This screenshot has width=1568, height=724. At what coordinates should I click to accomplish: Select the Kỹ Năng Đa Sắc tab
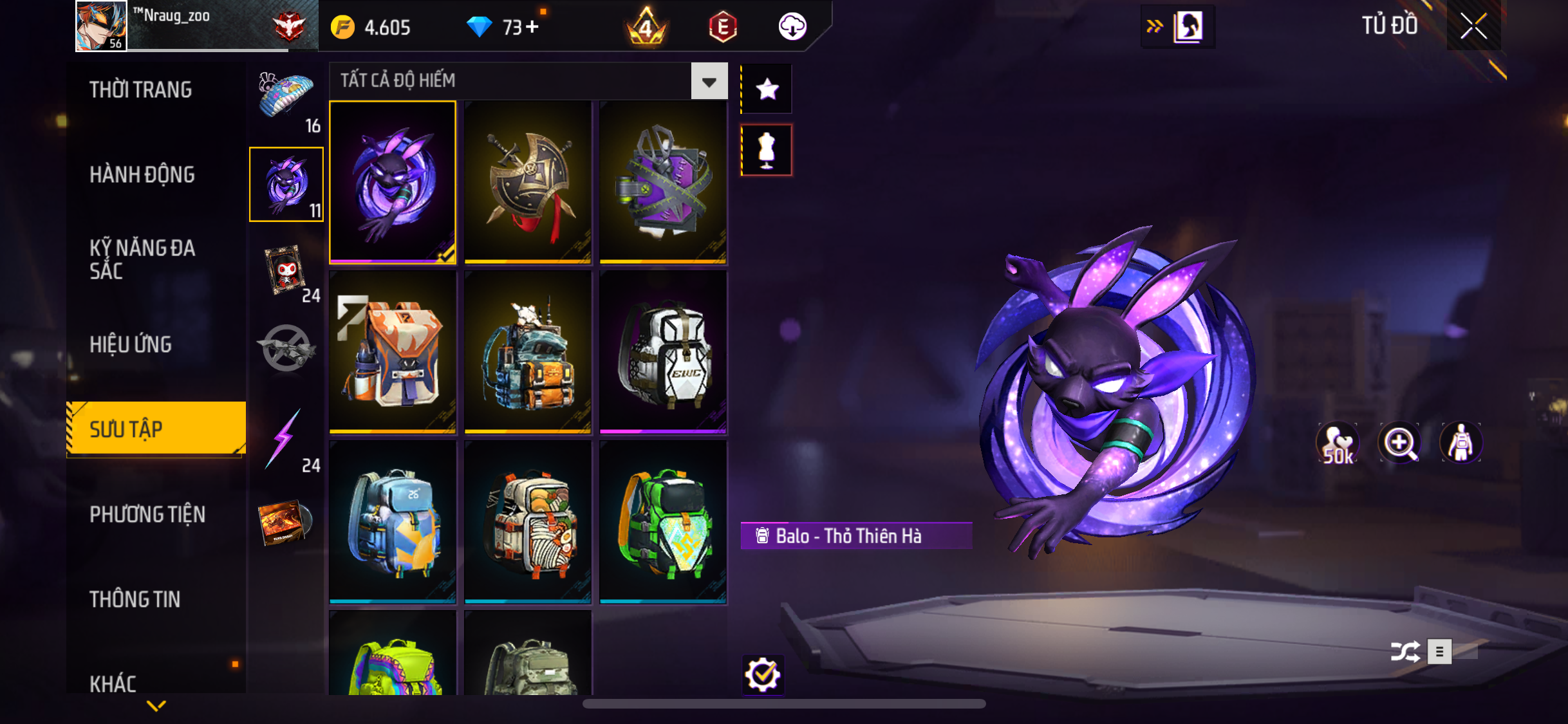click(142, 259)
